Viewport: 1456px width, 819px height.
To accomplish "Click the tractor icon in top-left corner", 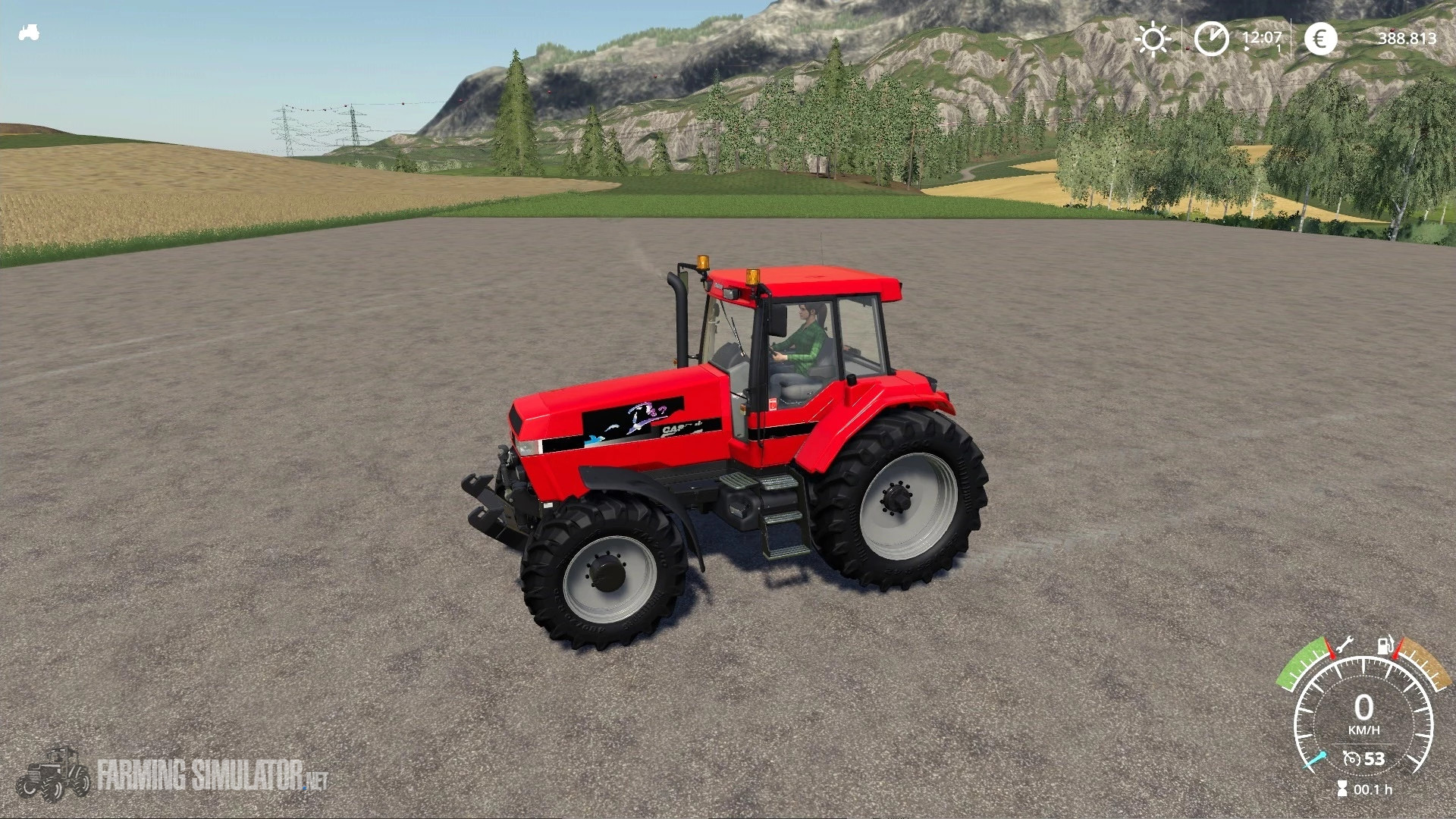I will pyautogui.click(x=28, y=32).
